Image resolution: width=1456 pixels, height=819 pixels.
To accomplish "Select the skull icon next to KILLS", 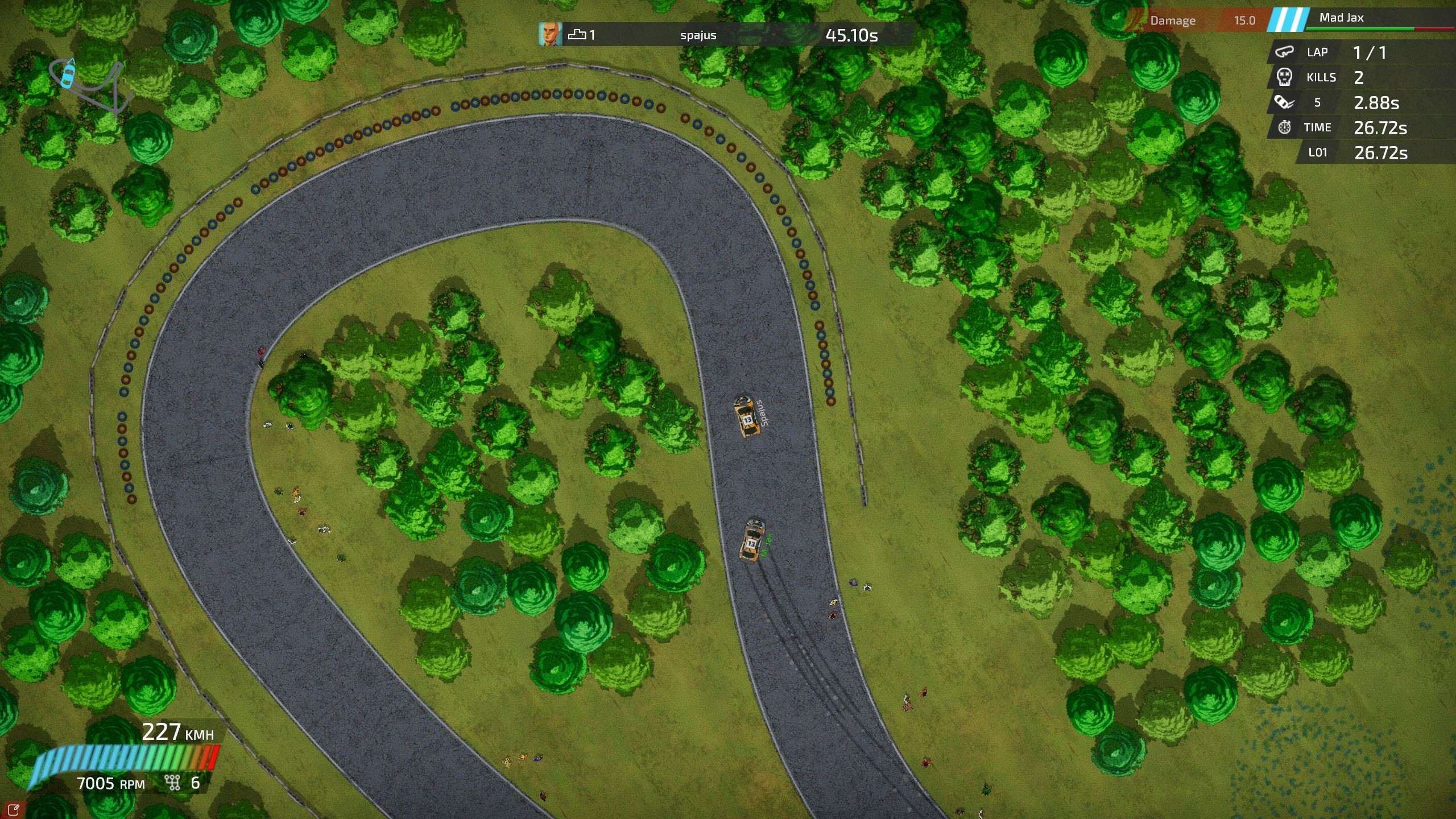I will (x=1285, y=78).
